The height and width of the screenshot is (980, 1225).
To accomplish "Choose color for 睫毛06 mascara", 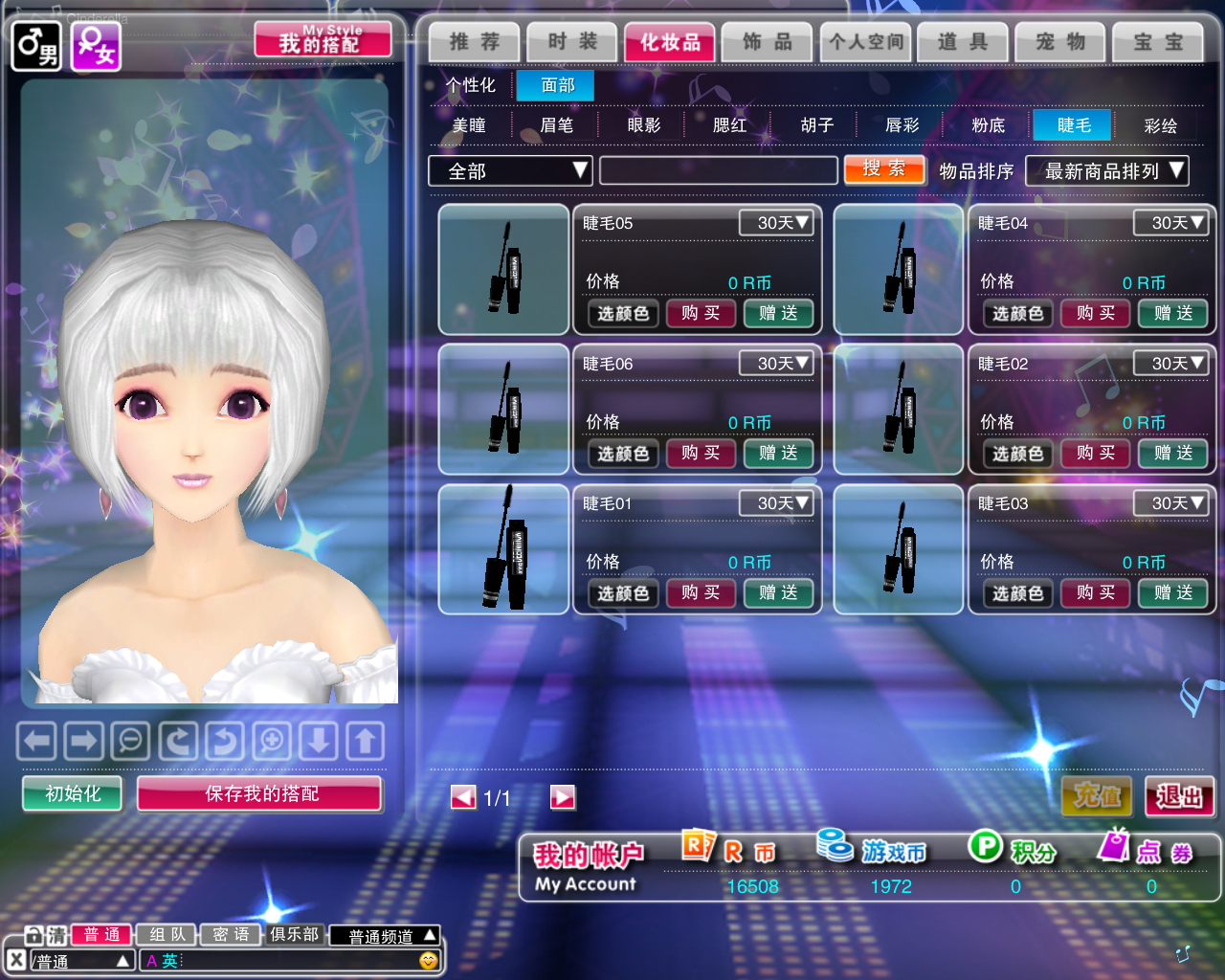I will coord(623,454).
